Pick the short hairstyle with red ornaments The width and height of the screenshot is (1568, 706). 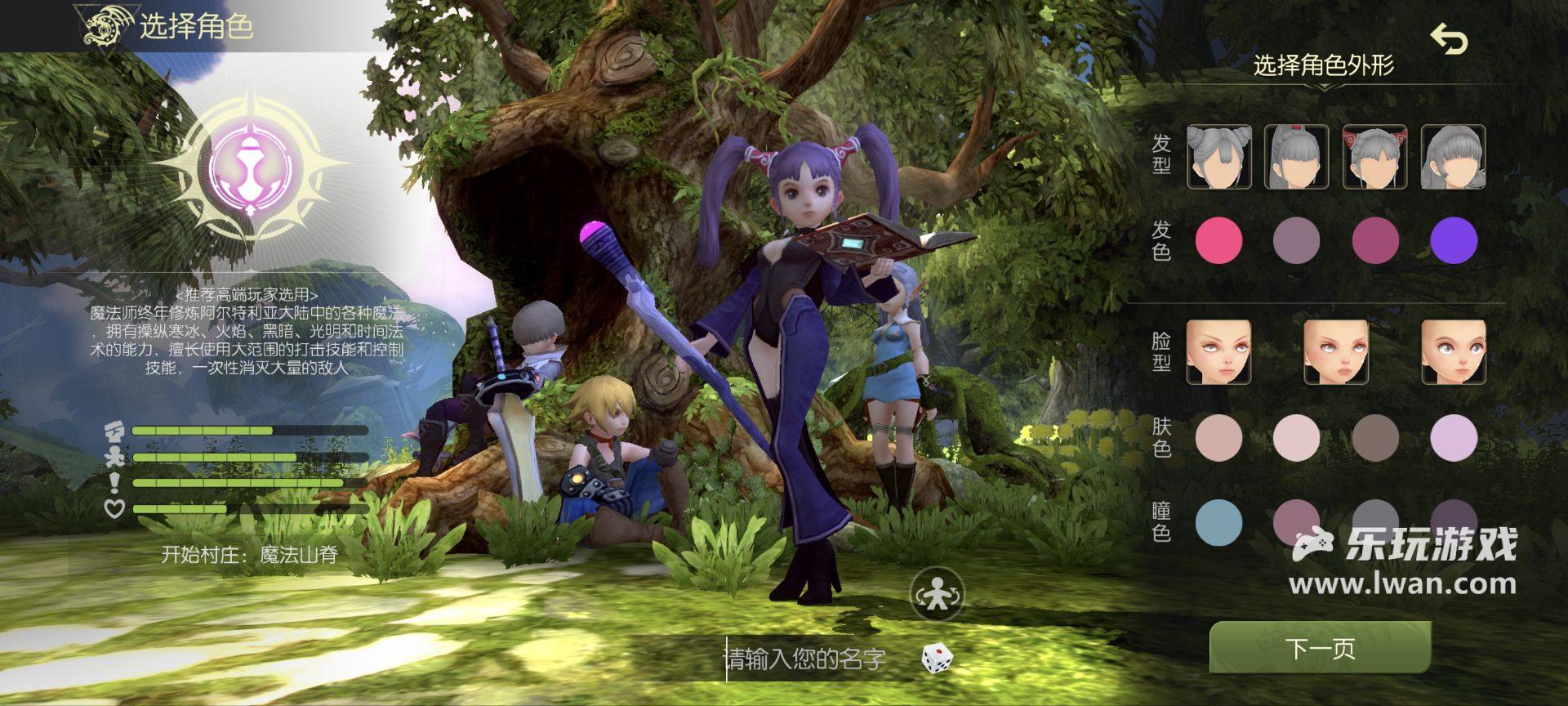coord(1375,158)
